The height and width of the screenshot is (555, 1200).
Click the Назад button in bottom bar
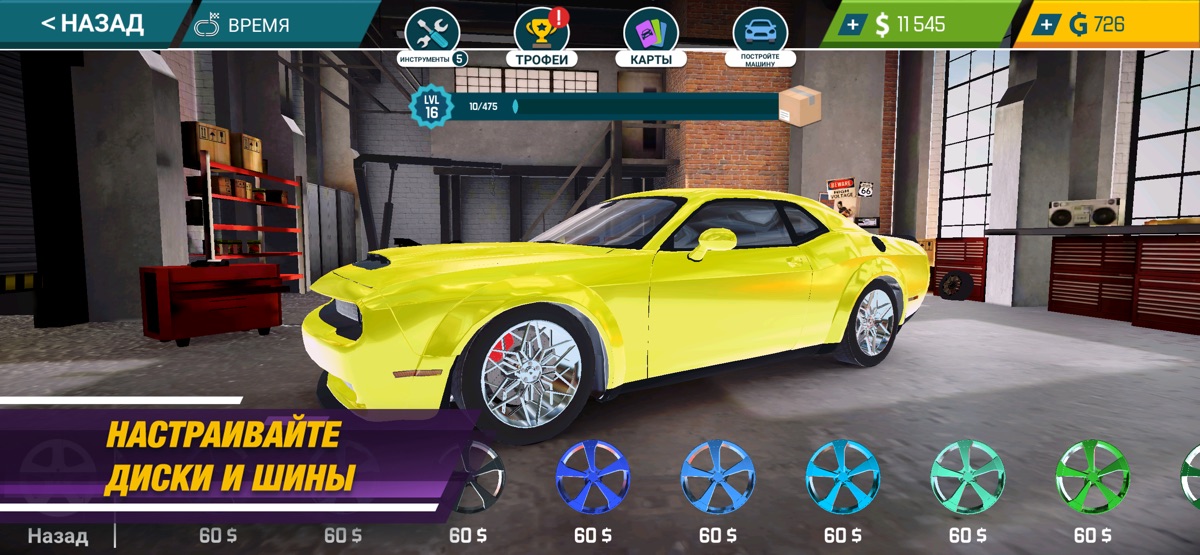coord(57,536)
